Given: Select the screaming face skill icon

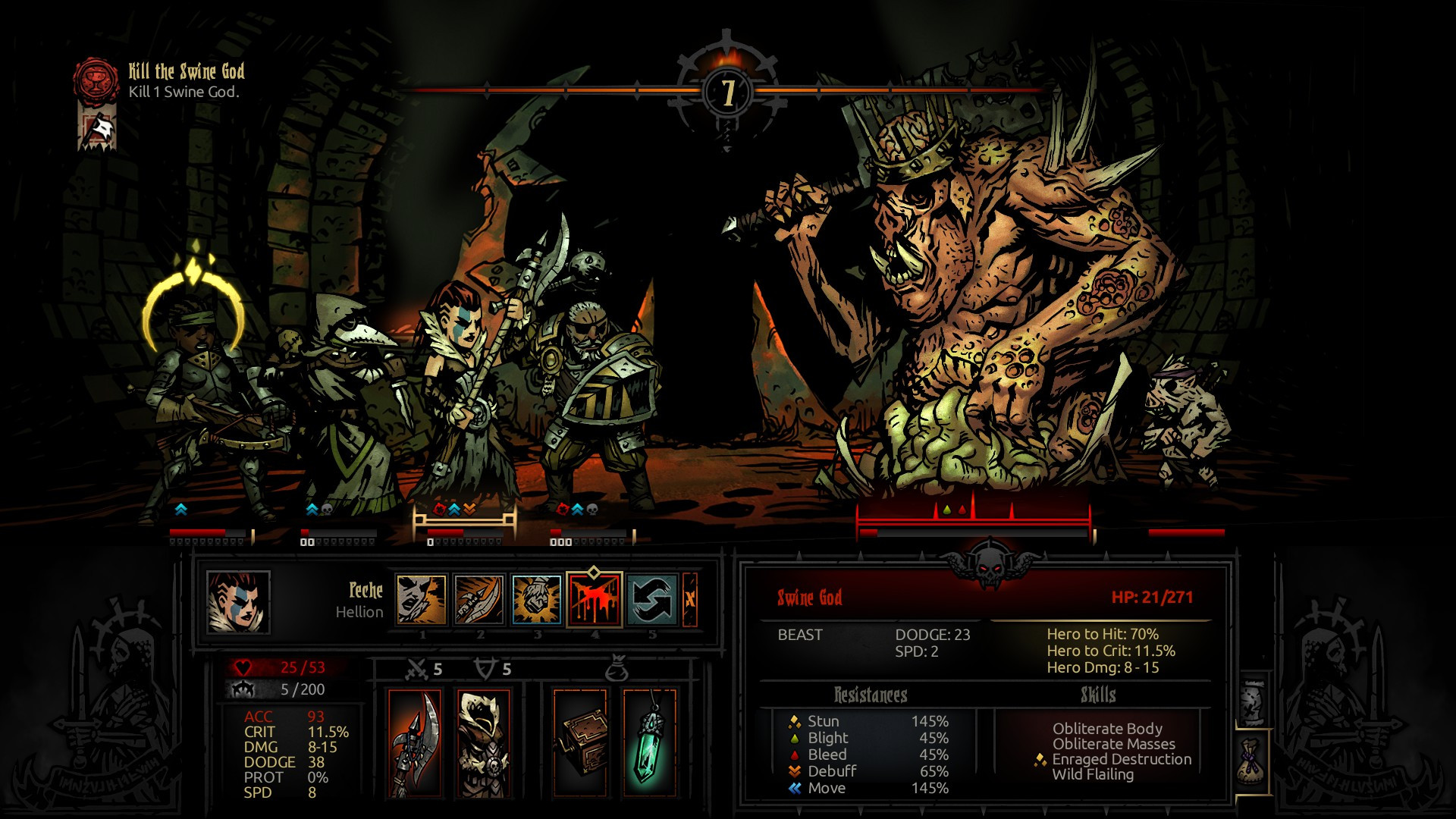Looking at the screenshot, I should coord(422,600).
